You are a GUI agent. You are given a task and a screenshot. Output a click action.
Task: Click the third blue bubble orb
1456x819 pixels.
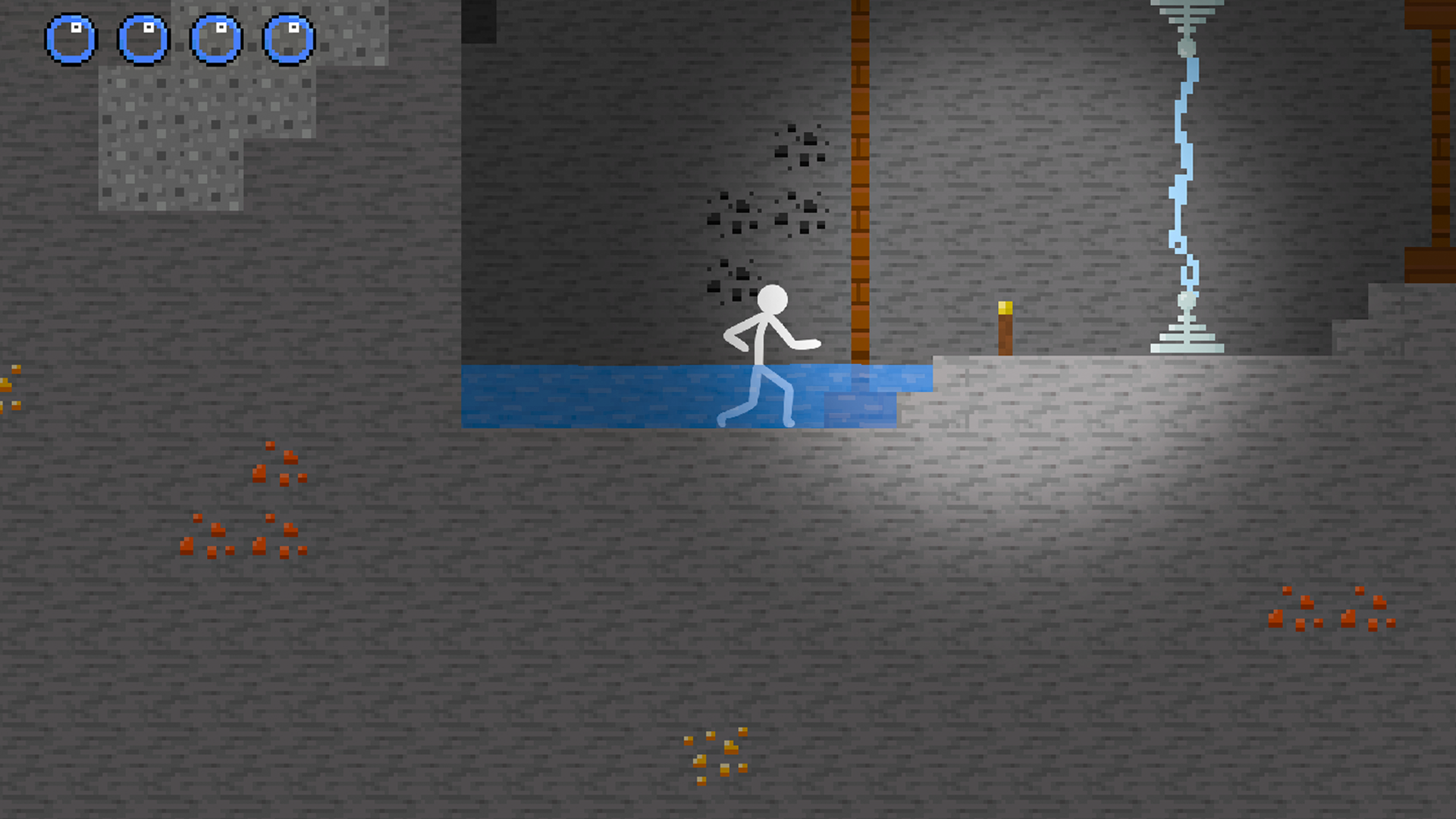pos(216,36)
